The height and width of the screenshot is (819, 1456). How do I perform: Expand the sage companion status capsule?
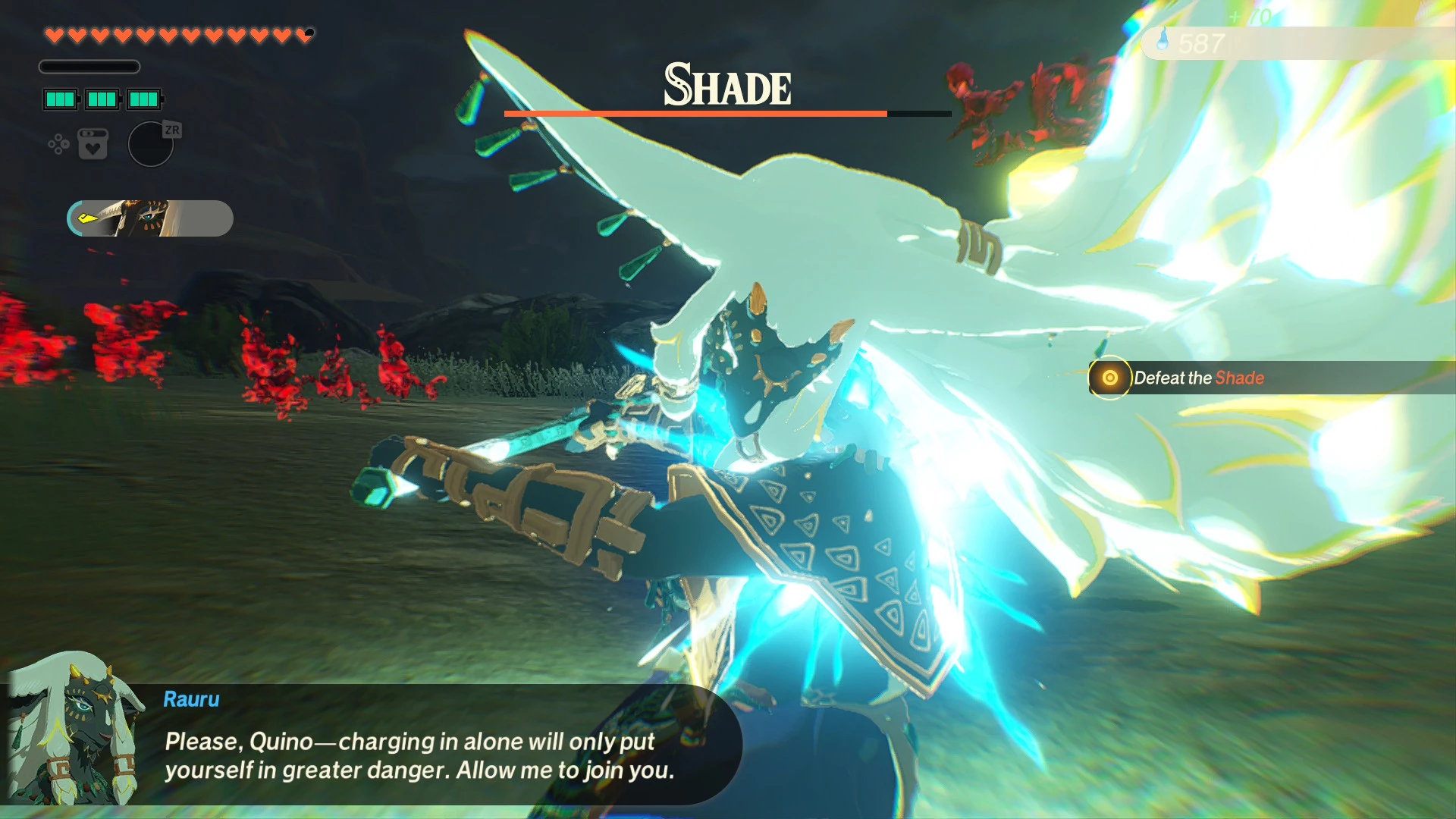(x=149, y=218)
